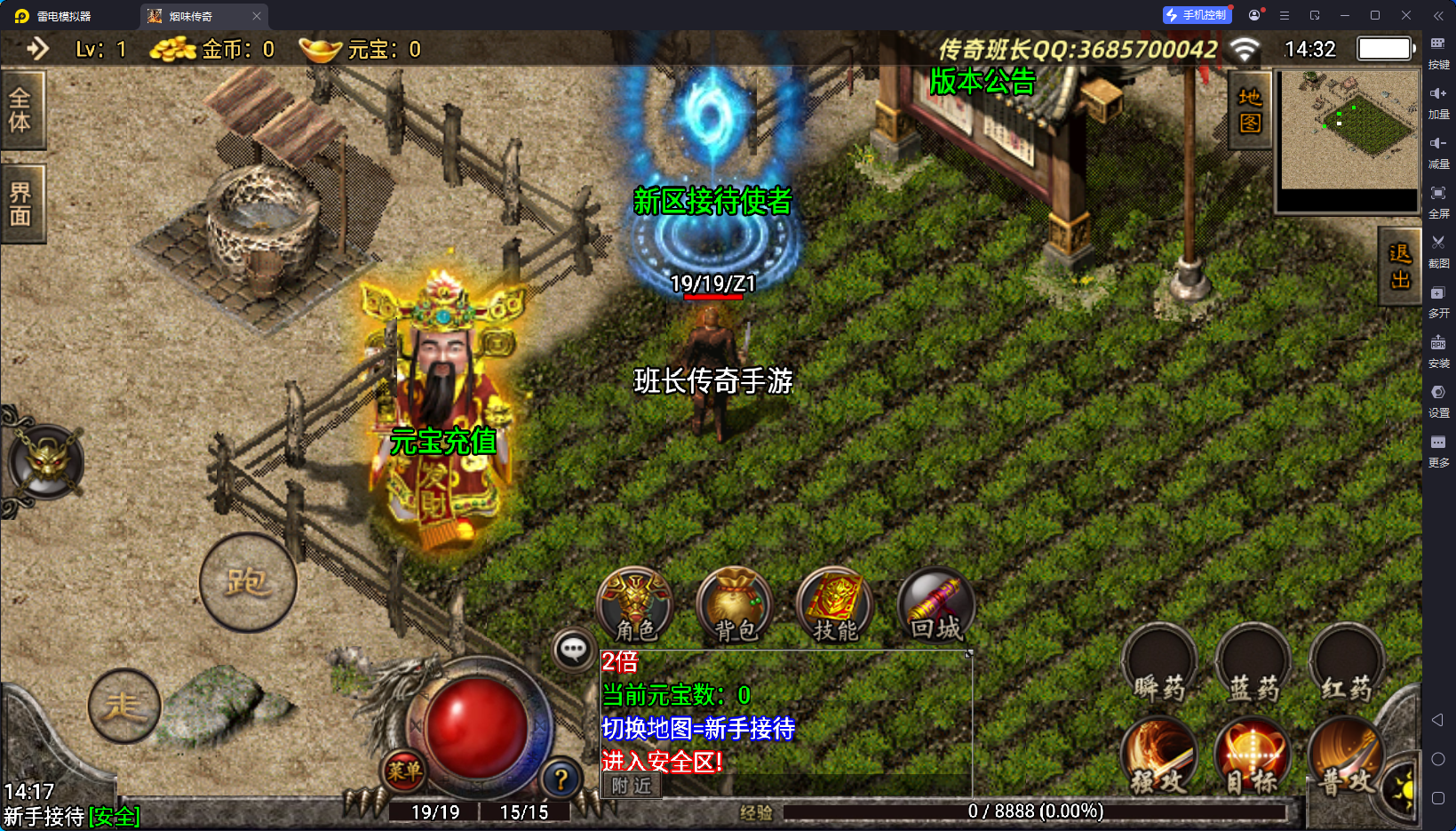The height and width of the screenshot is (831, 1456).
Task: Toggle the 跑 run button
Action: [x=247, y=583]
